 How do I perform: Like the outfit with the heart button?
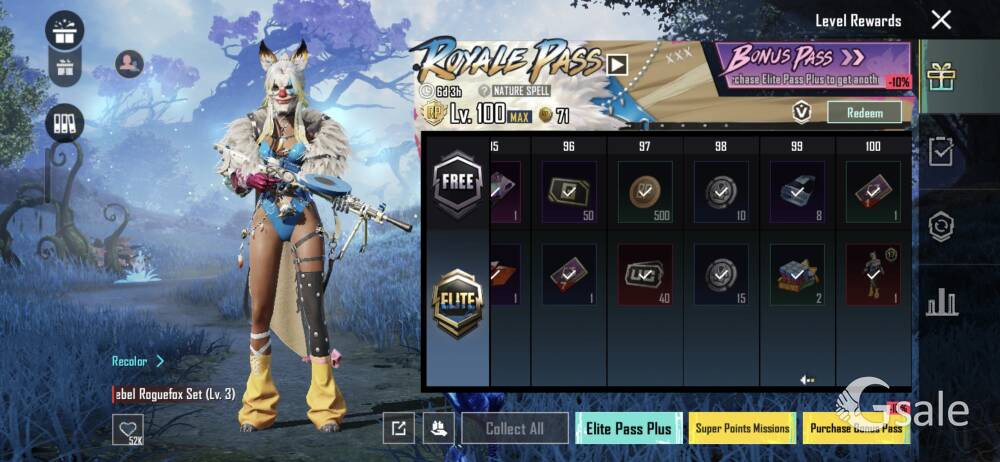127,430
